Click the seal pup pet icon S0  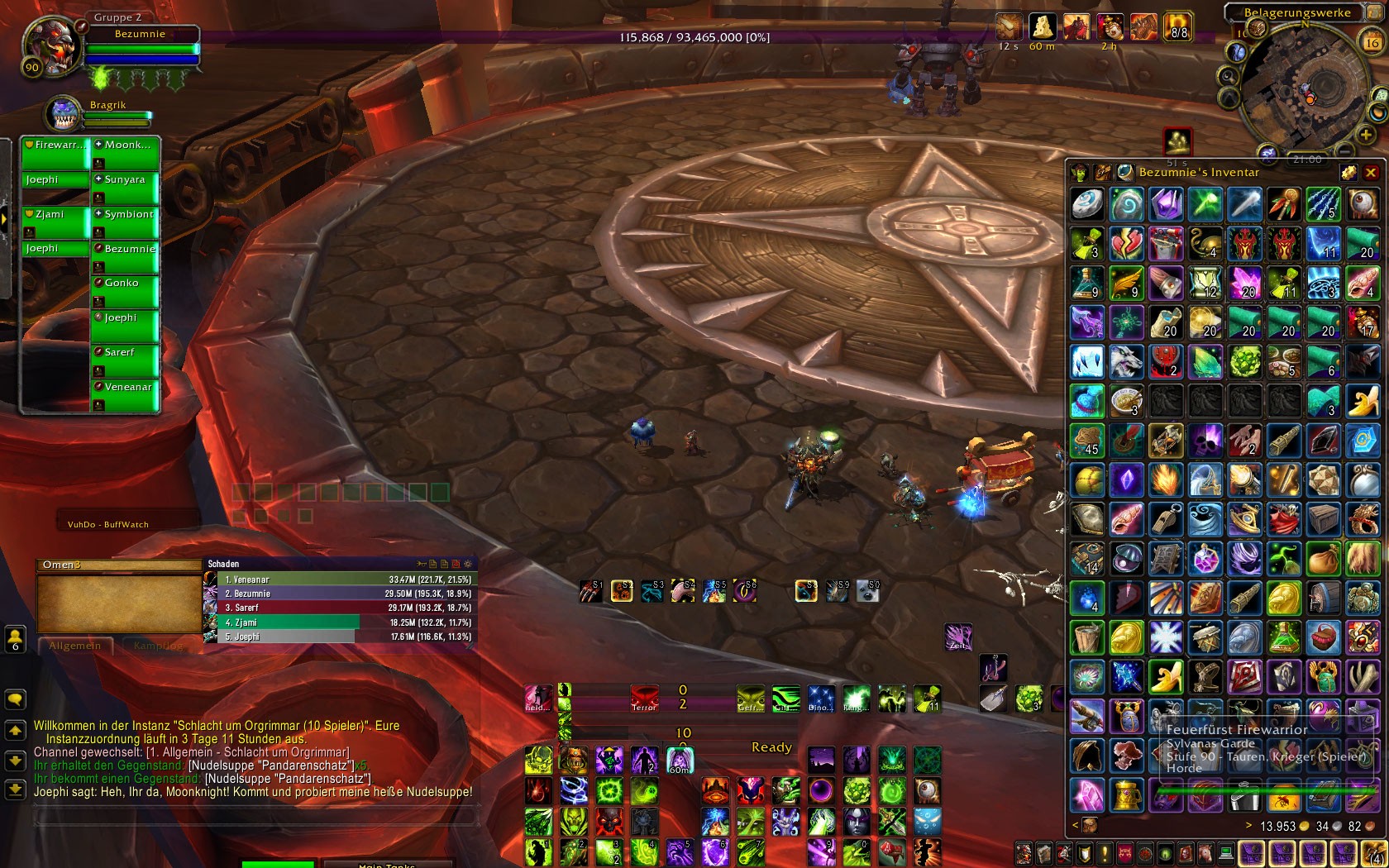[x=867, y=590]
